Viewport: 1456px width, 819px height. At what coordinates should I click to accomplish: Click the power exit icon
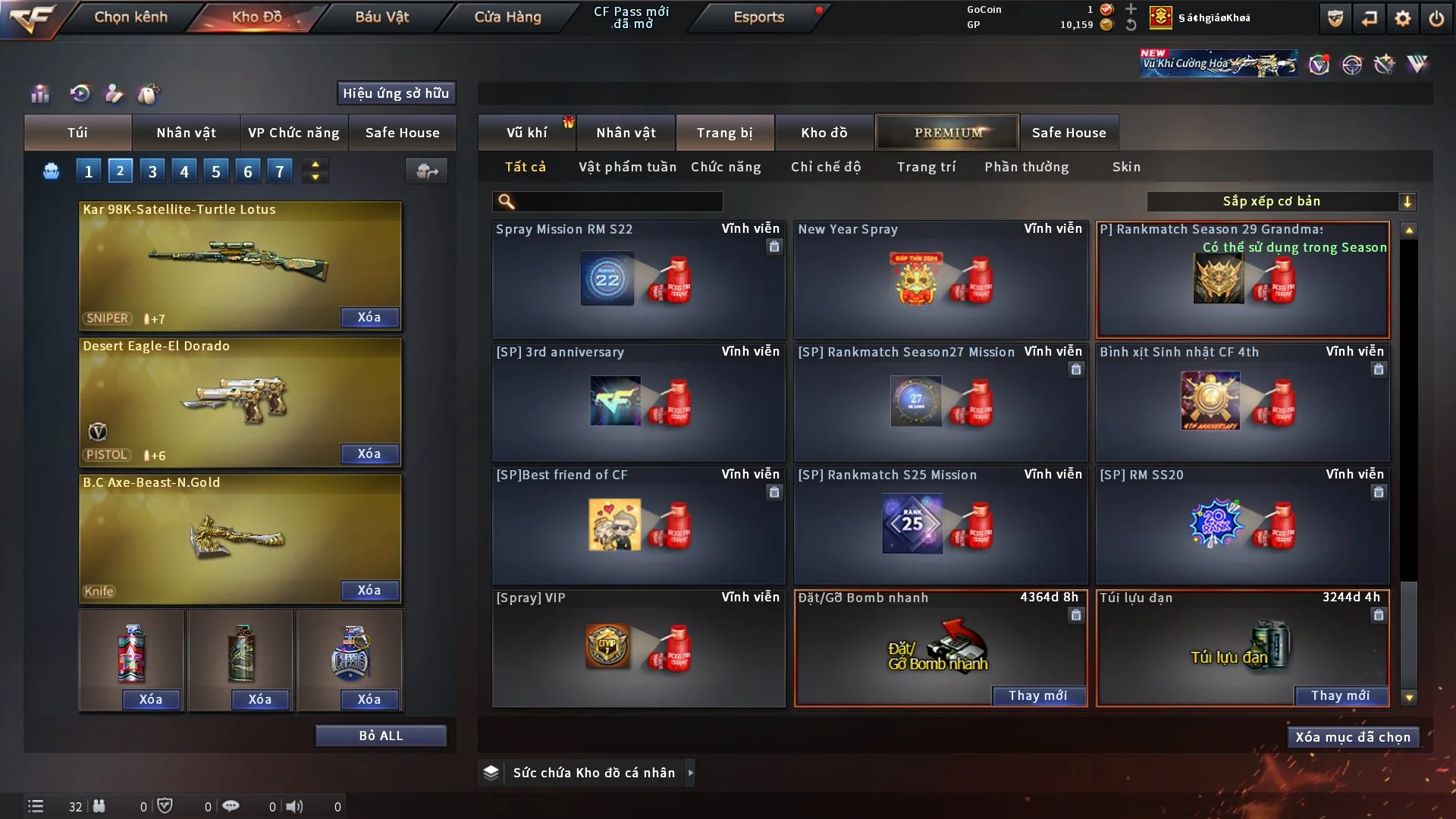(x=1436, y=18)
